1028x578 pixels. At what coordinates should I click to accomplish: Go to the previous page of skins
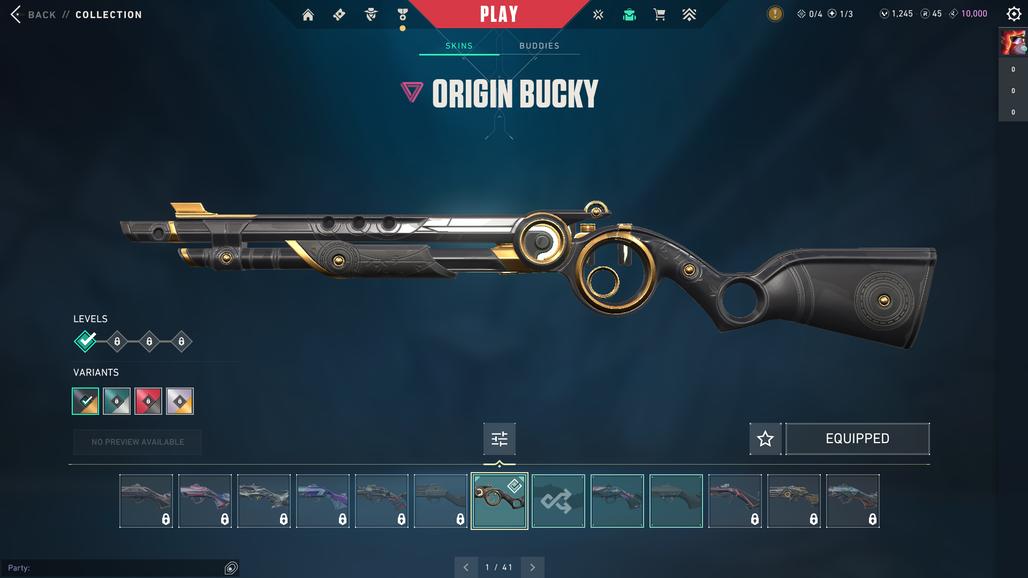pos(466,567)
